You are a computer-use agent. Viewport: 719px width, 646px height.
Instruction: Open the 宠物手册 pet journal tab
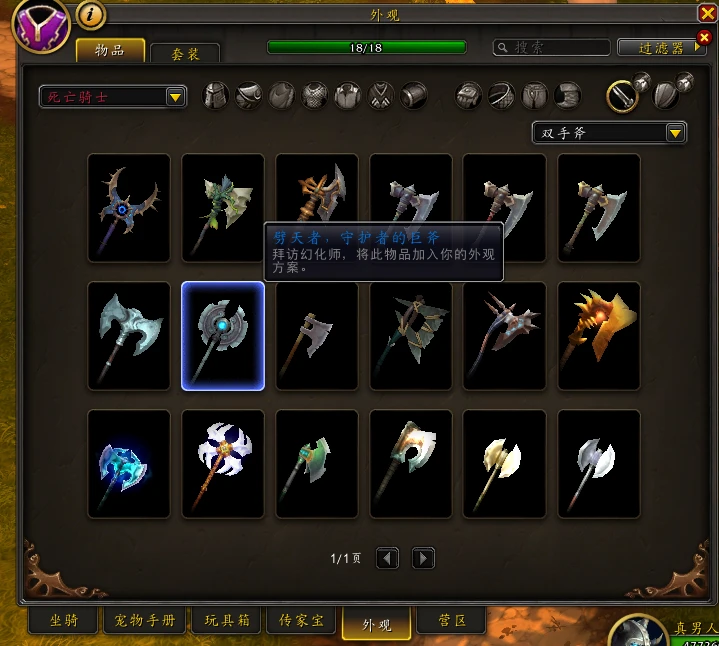(x=144, y=621)
